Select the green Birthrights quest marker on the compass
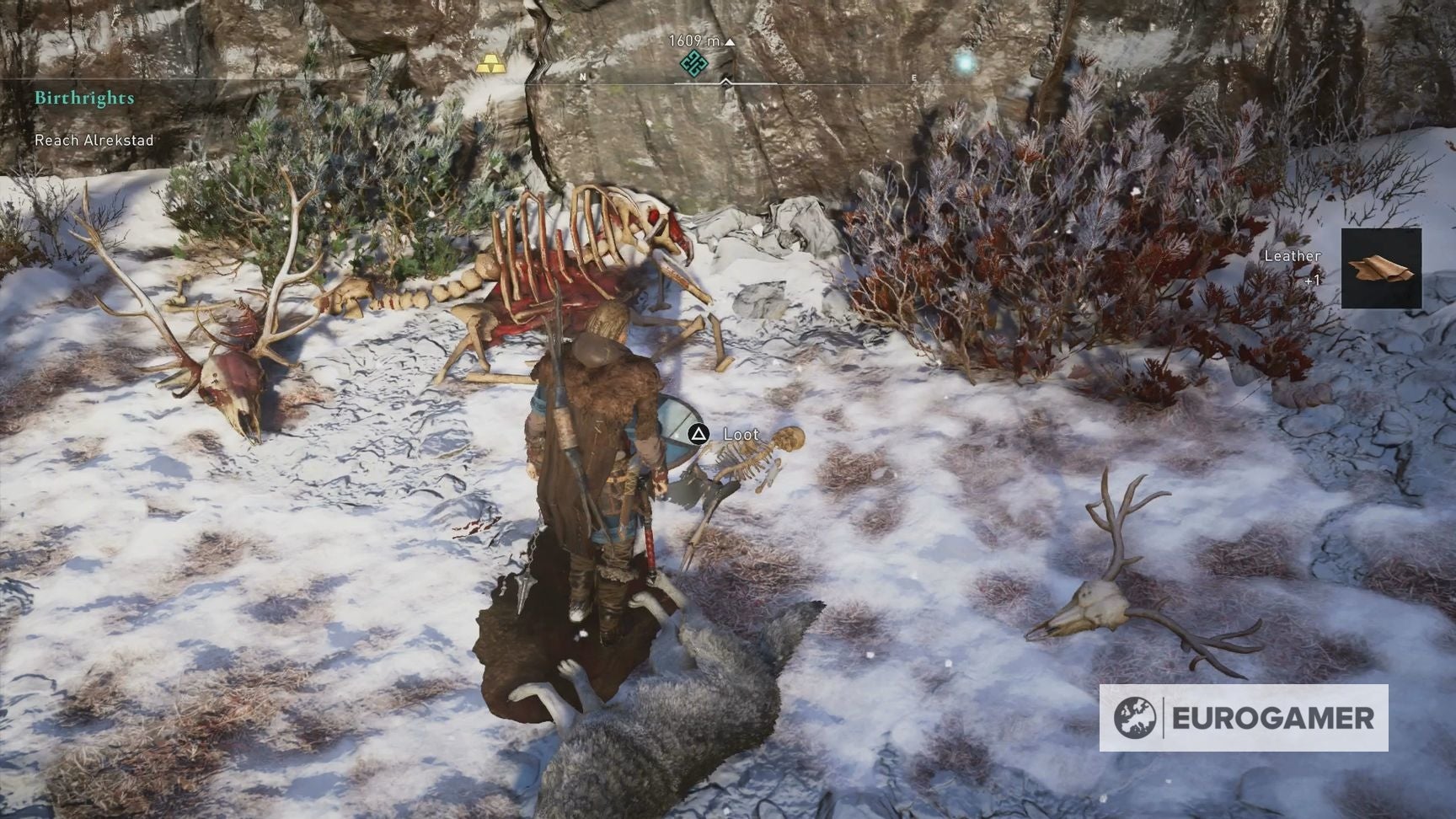 click(x=693, y=64)
